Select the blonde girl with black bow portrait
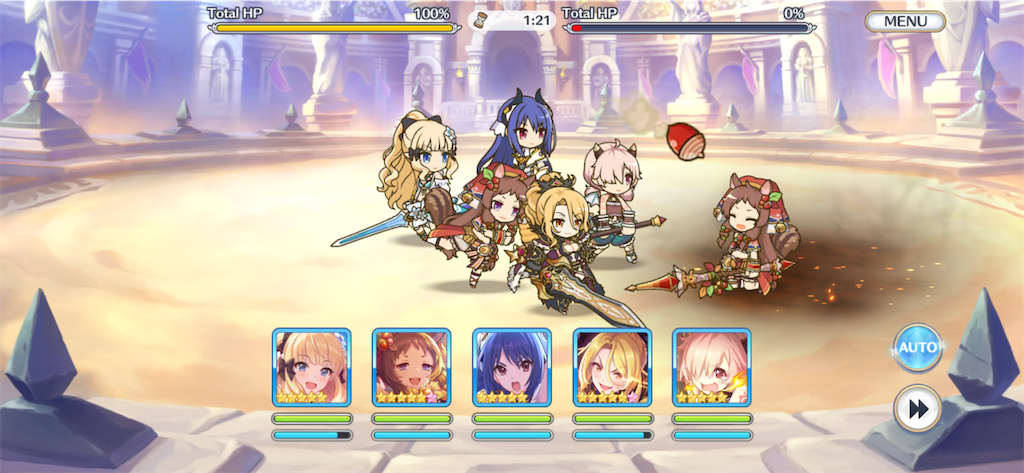This screenshot has width=1024, height=473. [x=311, y=367]
